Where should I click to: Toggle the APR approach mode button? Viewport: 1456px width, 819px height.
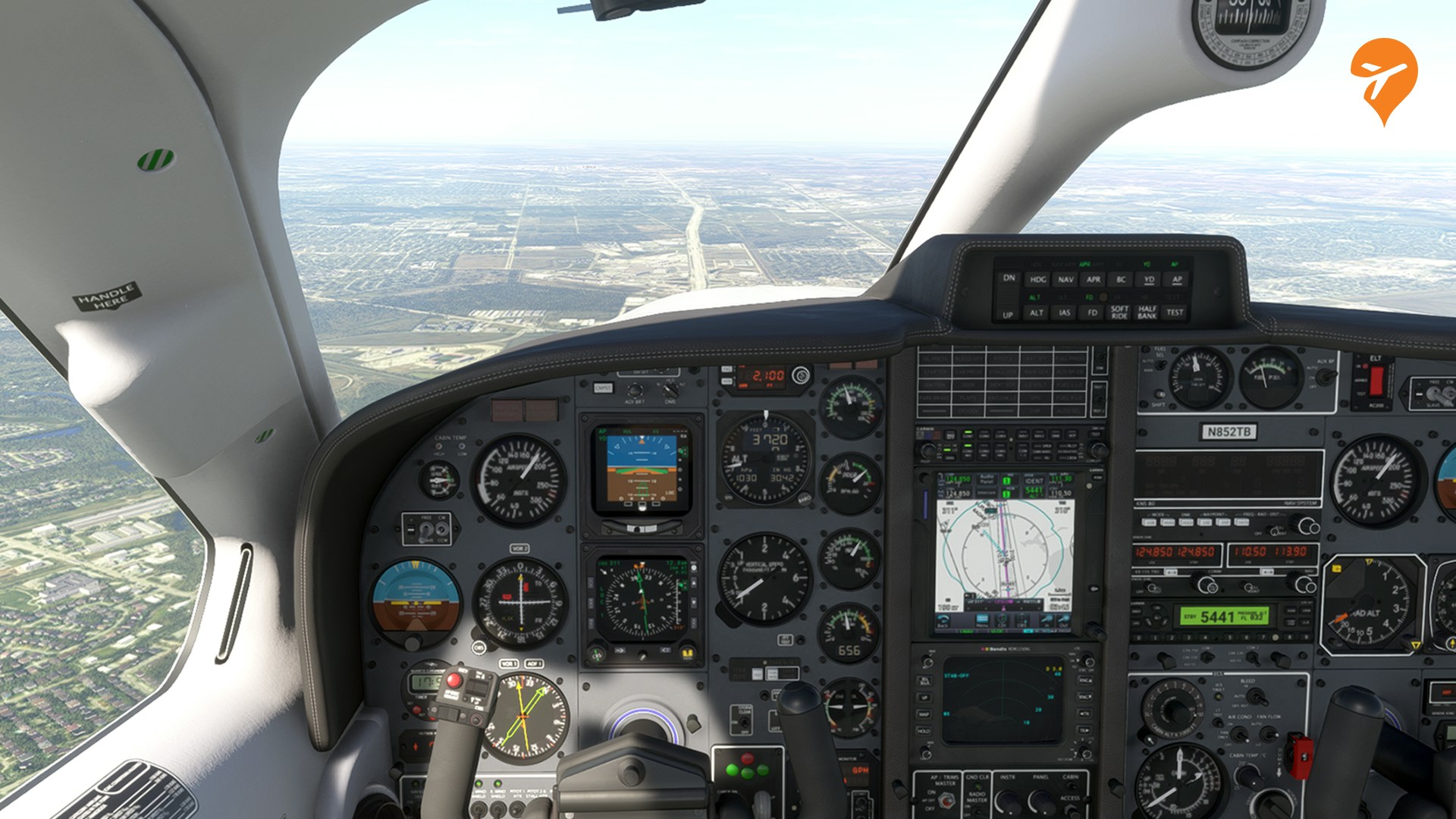(1093, 280)
